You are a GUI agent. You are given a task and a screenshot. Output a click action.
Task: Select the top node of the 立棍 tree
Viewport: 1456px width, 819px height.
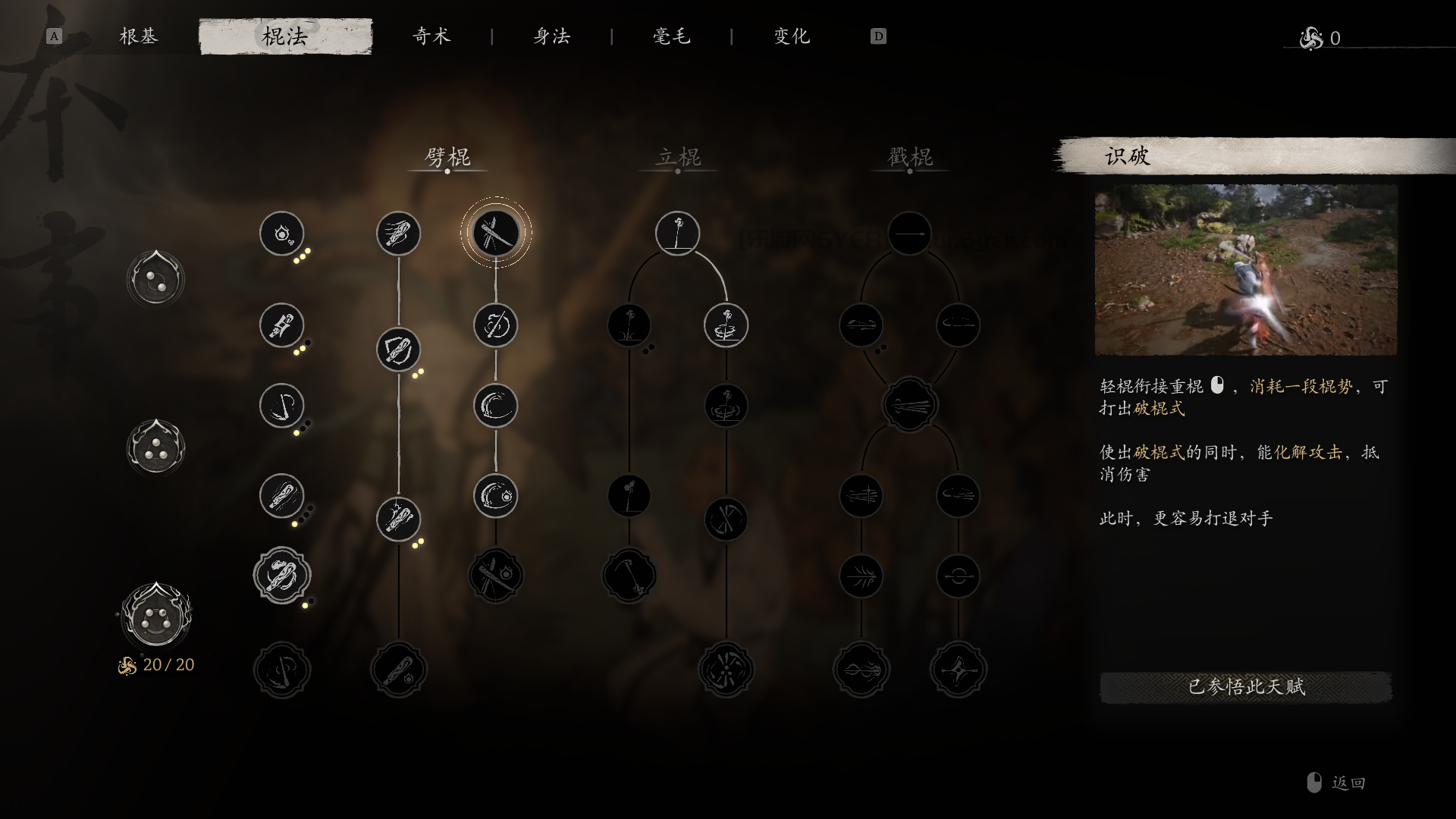tap(677, 233)
